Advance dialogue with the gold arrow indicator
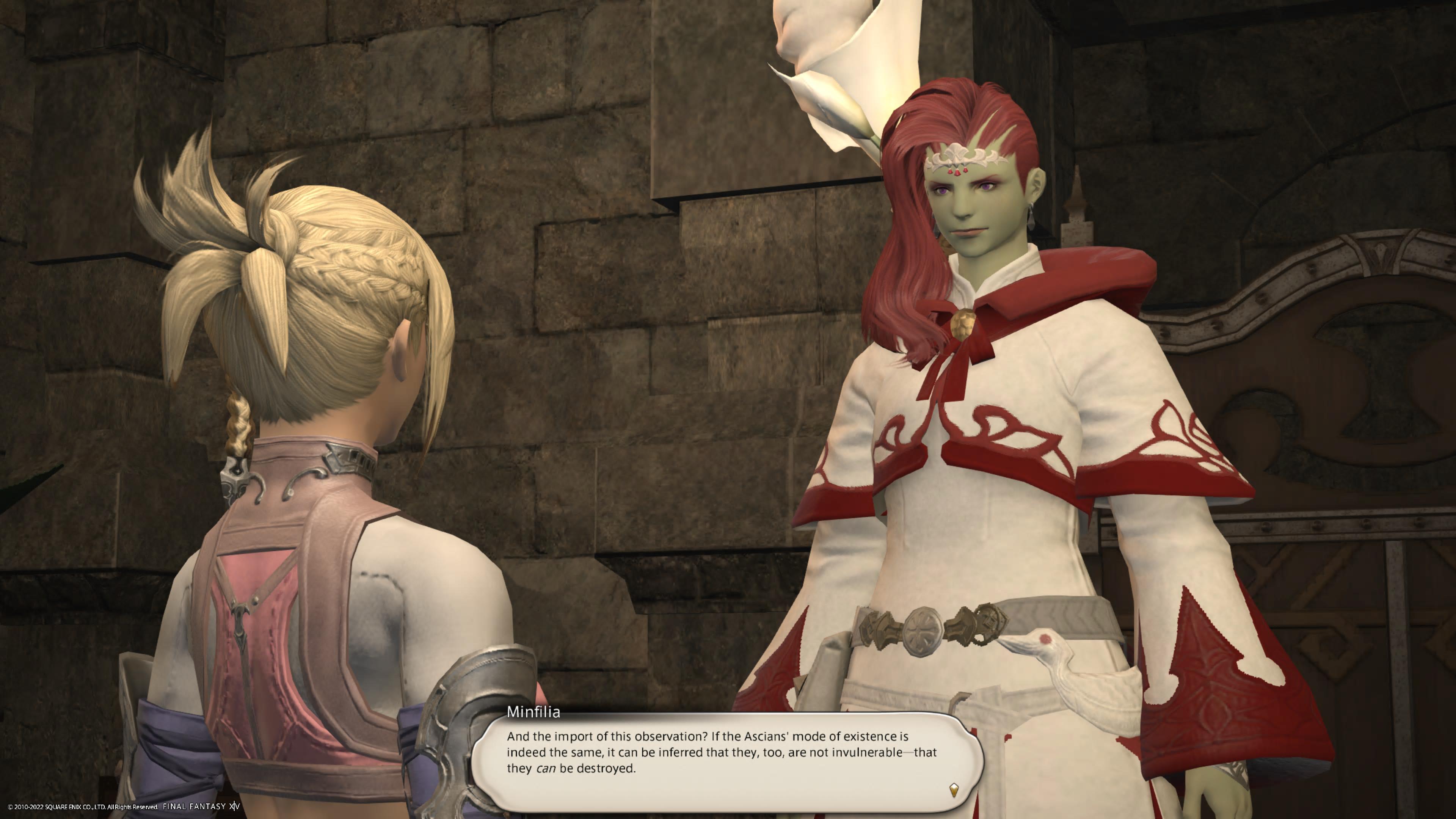1456x819 pixels. (954, 789)
